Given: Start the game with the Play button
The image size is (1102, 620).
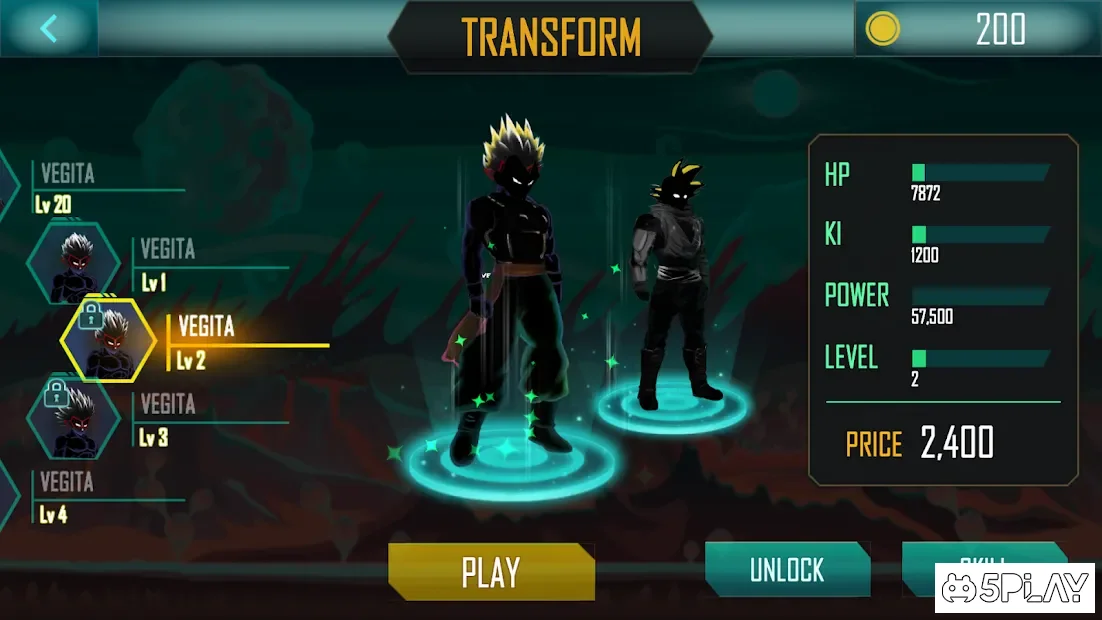Looking at the screenshot, I should [491, 572].
